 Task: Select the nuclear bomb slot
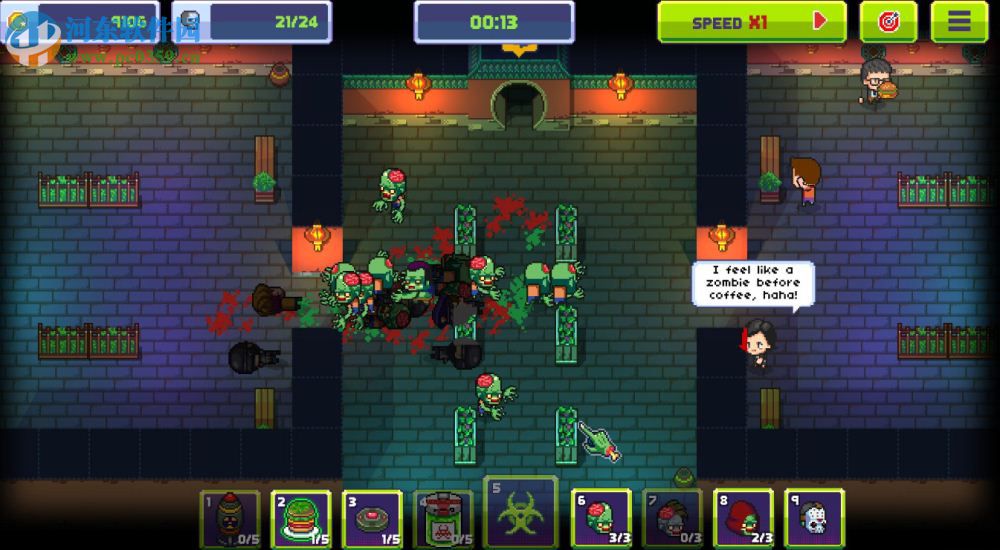230,518
